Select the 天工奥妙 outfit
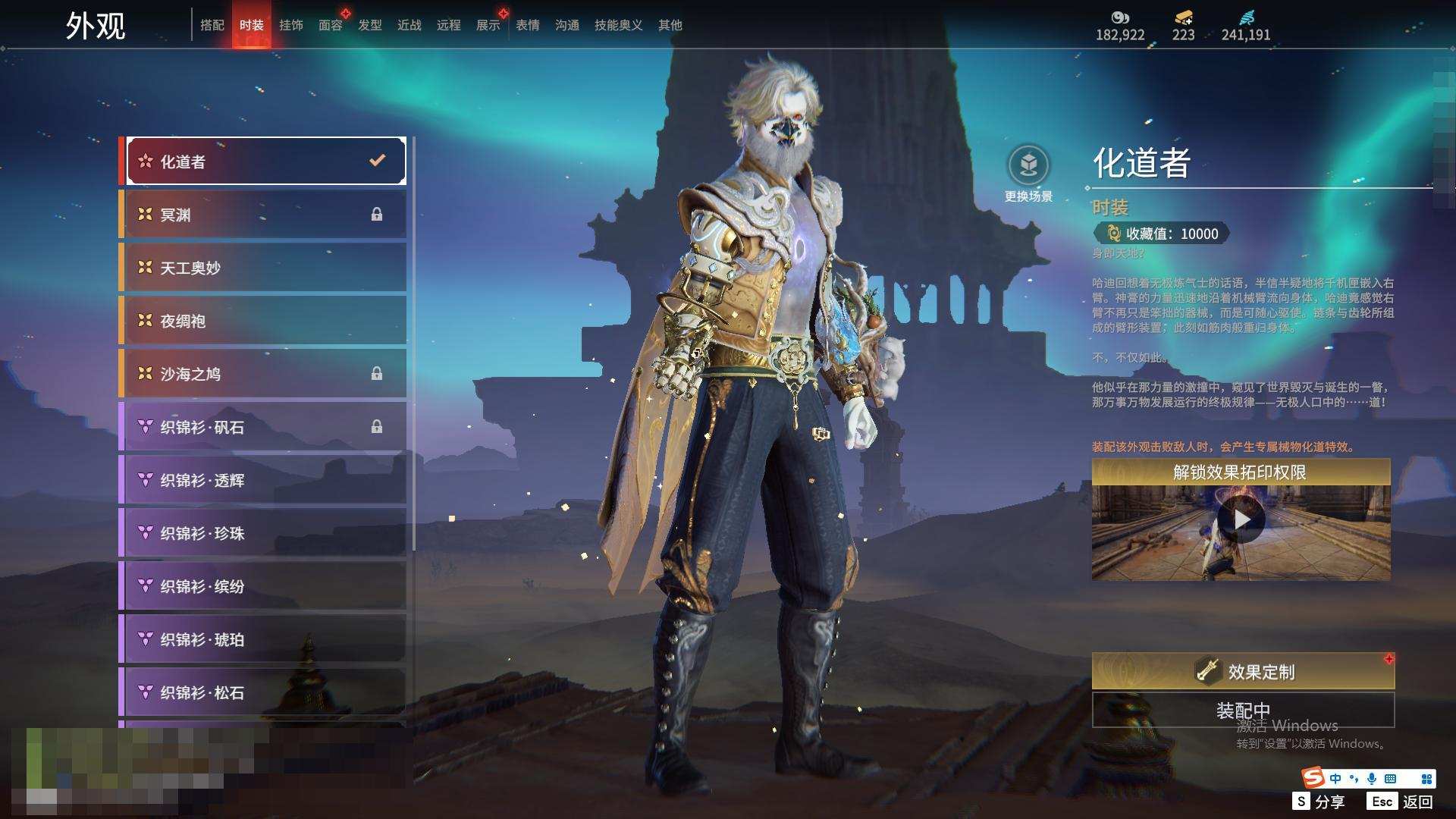1456x819 pixels. click(265, 268)
